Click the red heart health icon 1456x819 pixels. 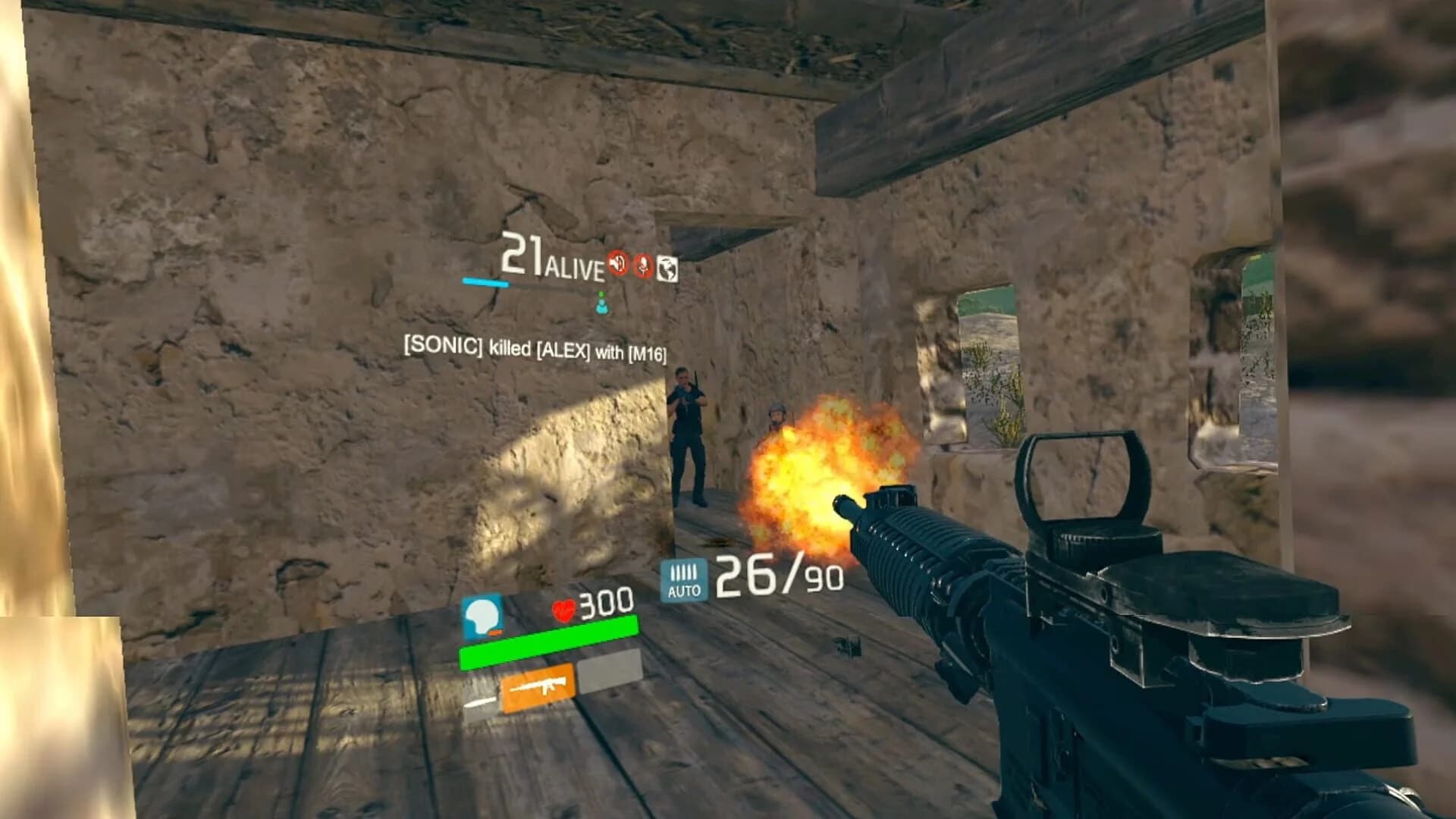tap(564, 609)
